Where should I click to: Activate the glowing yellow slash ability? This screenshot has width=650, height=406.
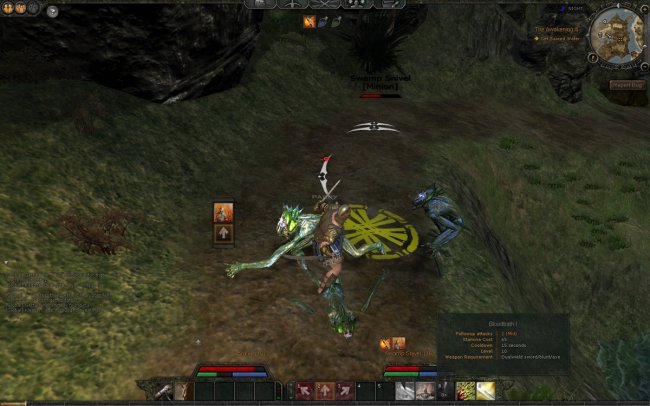pyautogui.click(x=486, y=390)
